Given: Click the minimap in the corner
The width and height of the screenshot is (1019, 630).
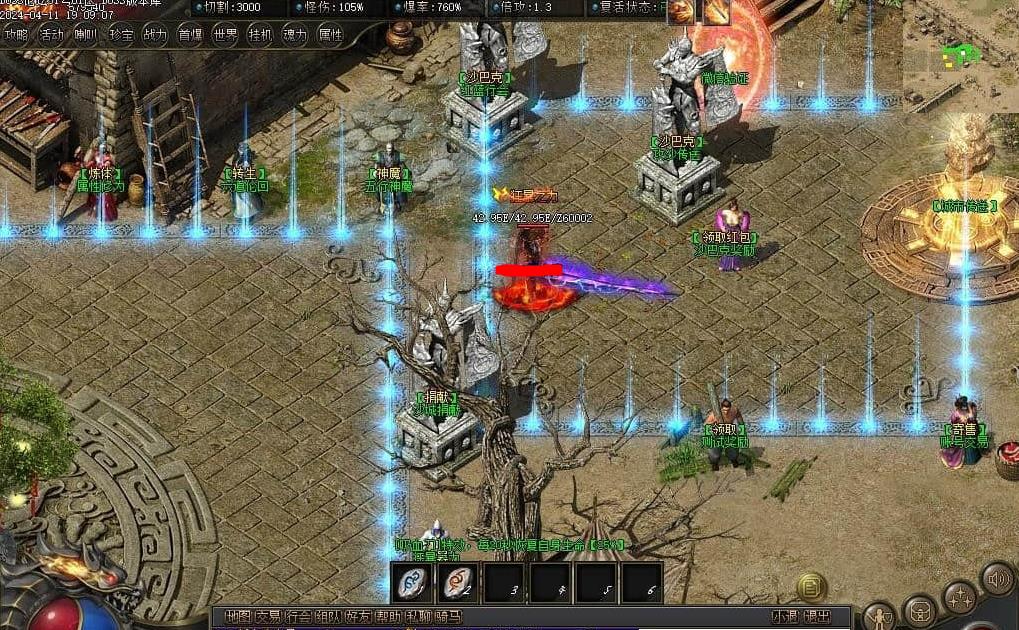Looking at the screenshot, I should 962,52.
